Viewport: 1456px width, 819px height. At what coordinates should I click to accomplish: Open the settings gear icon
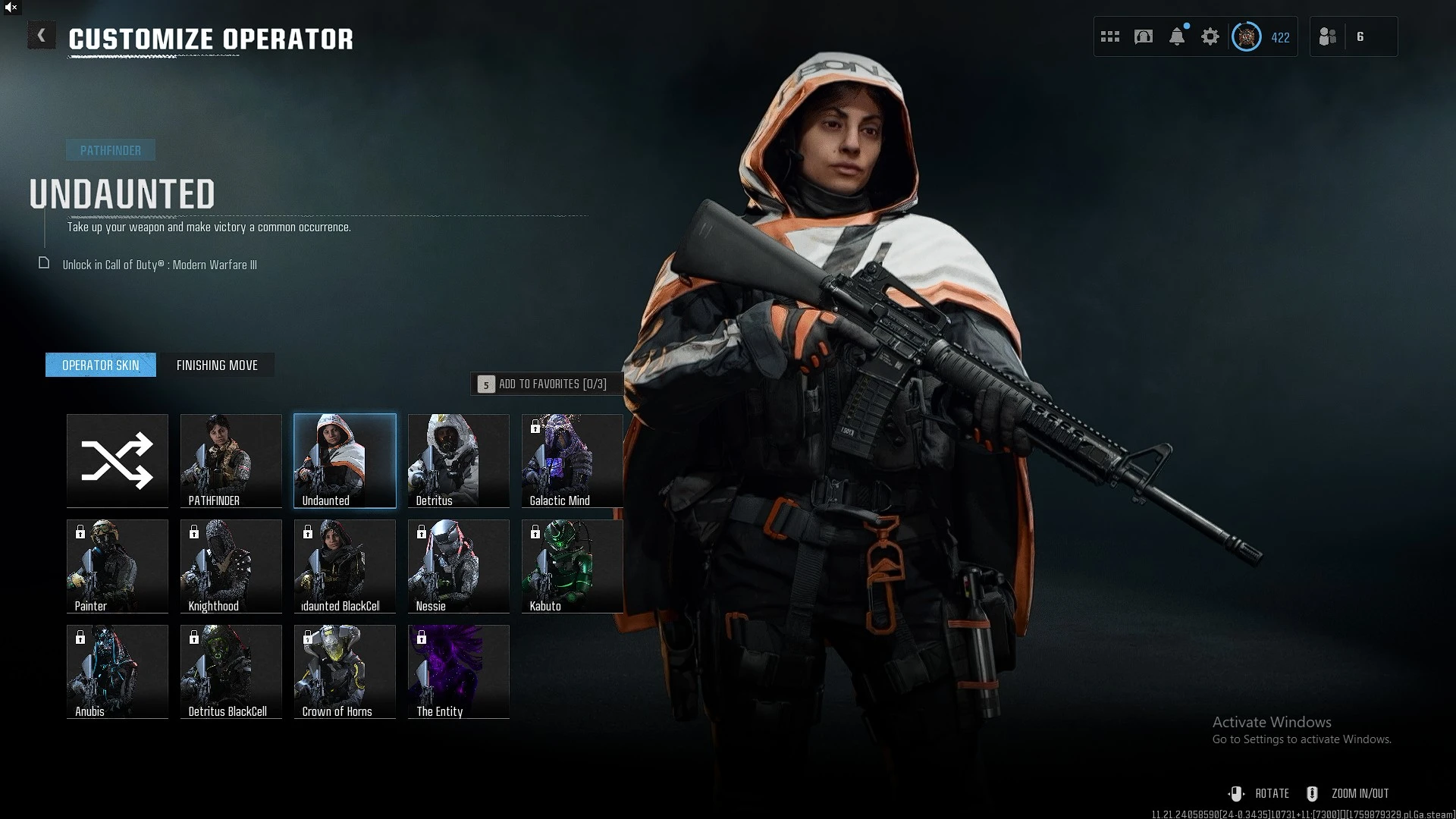pyautogui.click(x=1210, y=36)
